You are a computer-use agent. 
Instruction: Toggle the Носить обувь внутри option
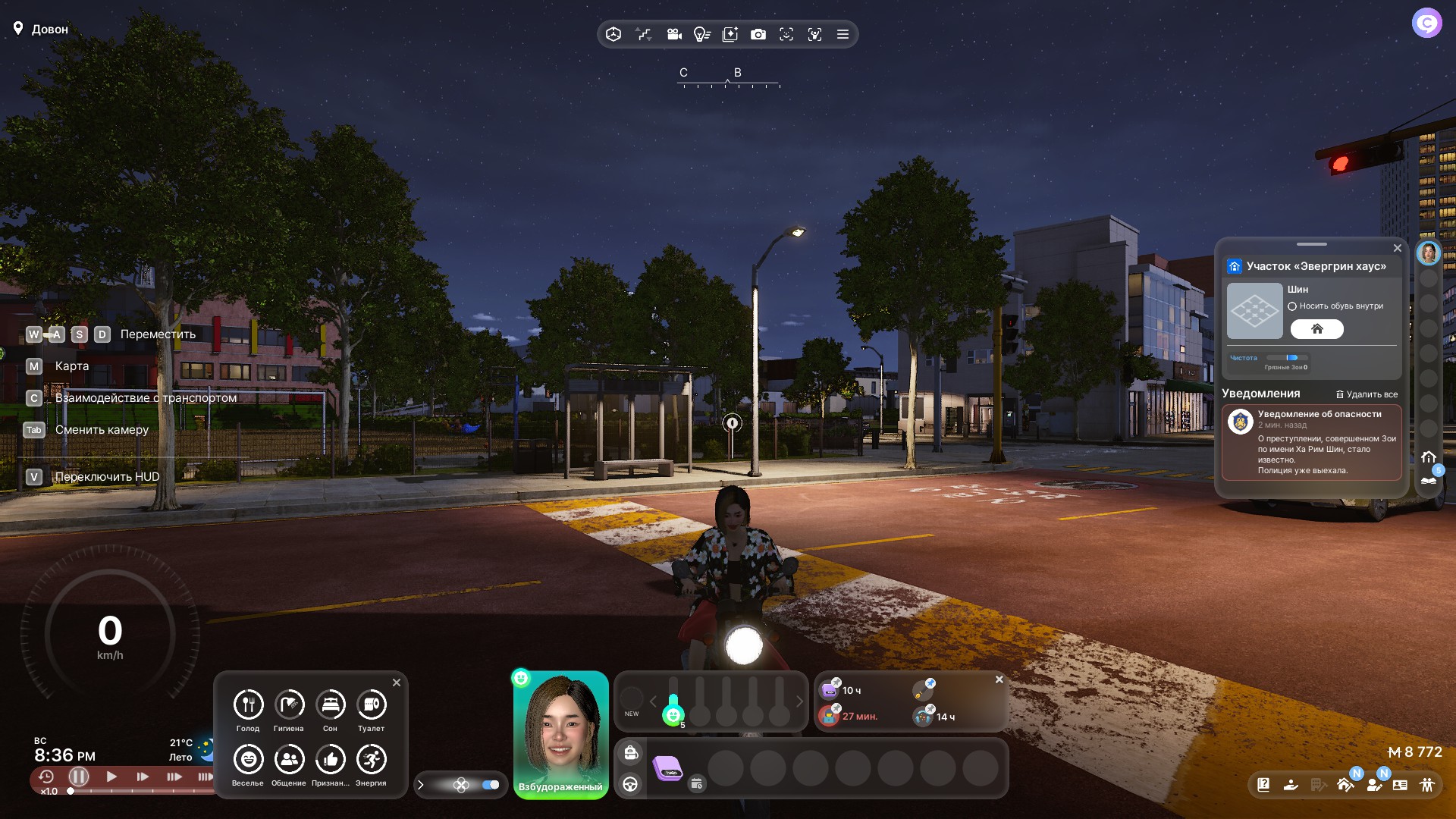[1292, 306]
